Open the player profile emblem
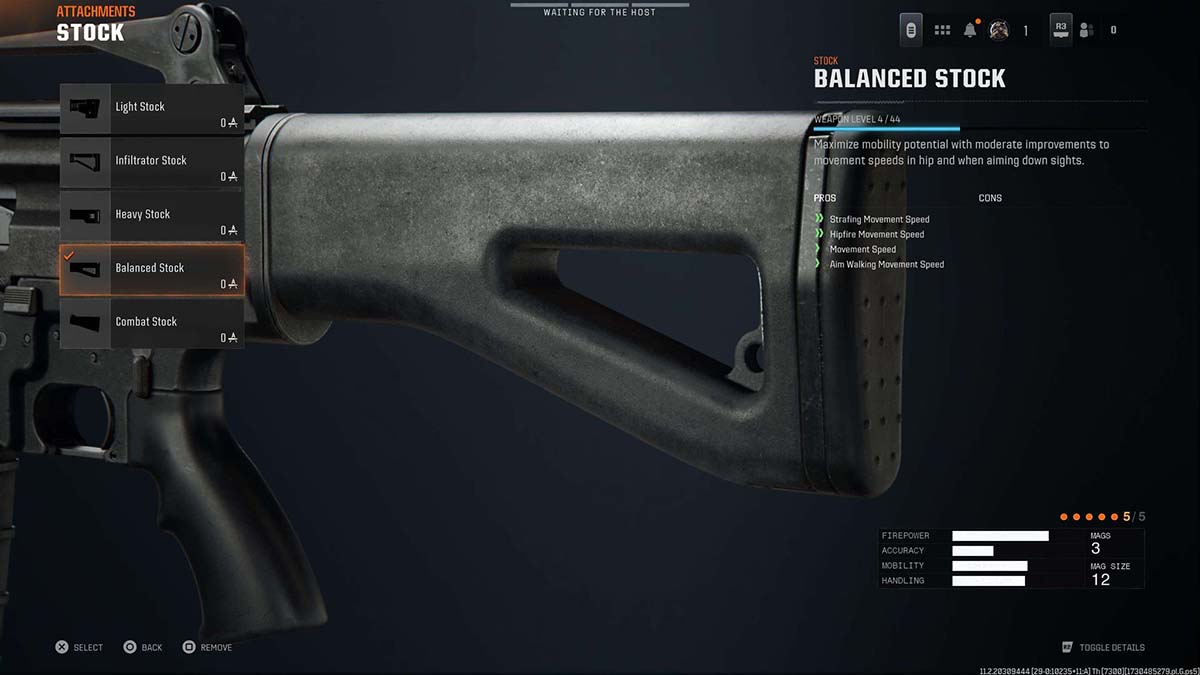Image resolution: width=1200 pixels, height=675 pixels. [x=998, y=30]
